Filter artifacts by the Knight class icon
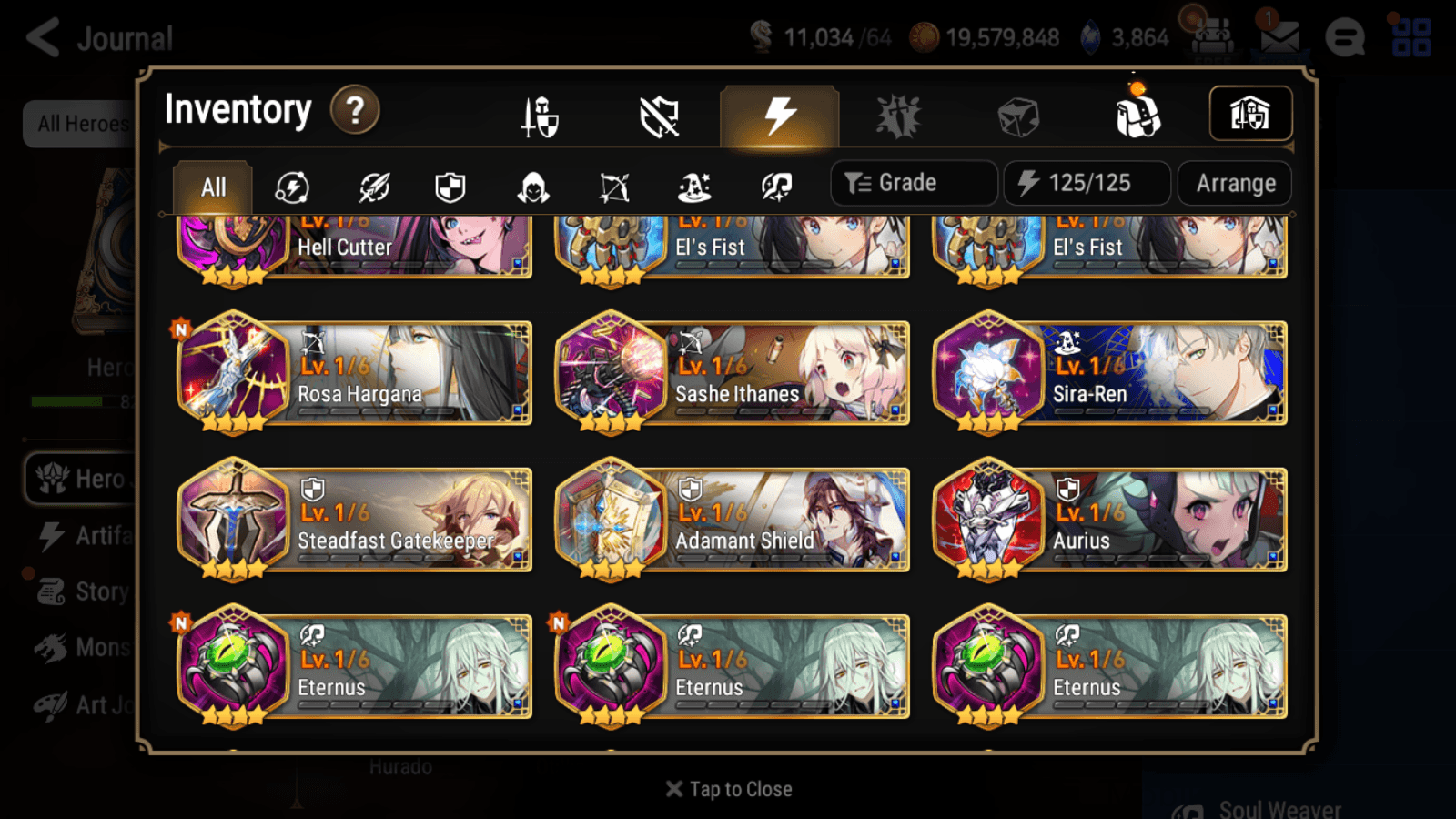The height and width of the screenshot is (819, 1456). tap(450, 187)
